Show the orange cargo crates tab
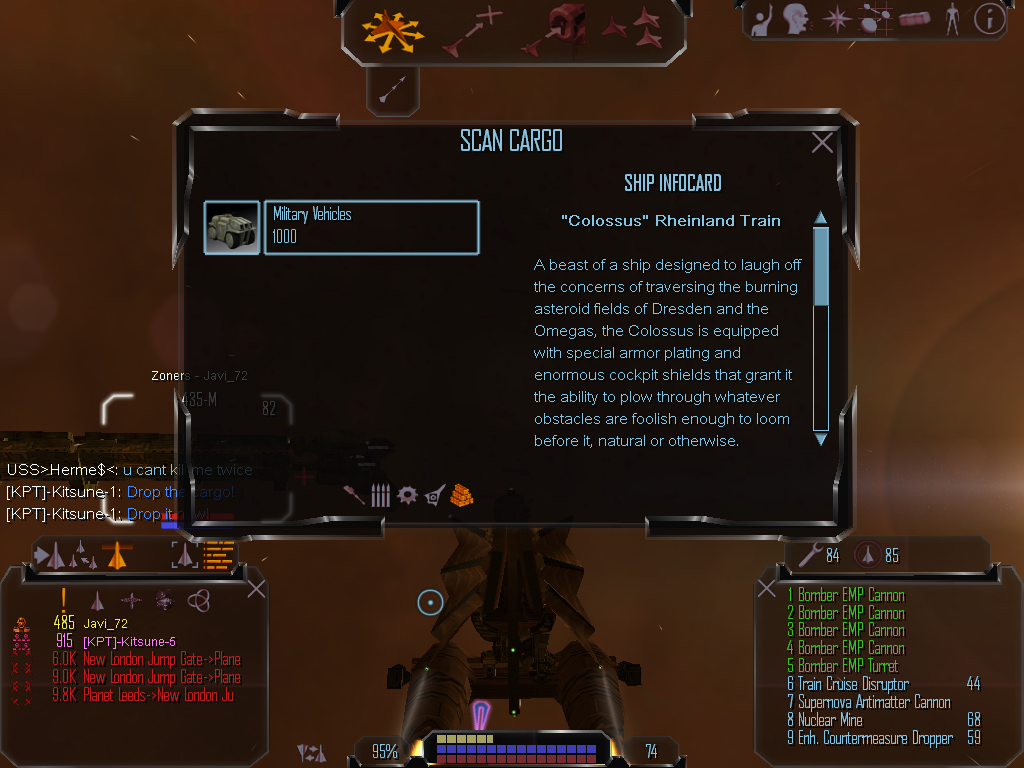Image resolution: width=1024 pixels, height=768 pixels. pos(461,494)
